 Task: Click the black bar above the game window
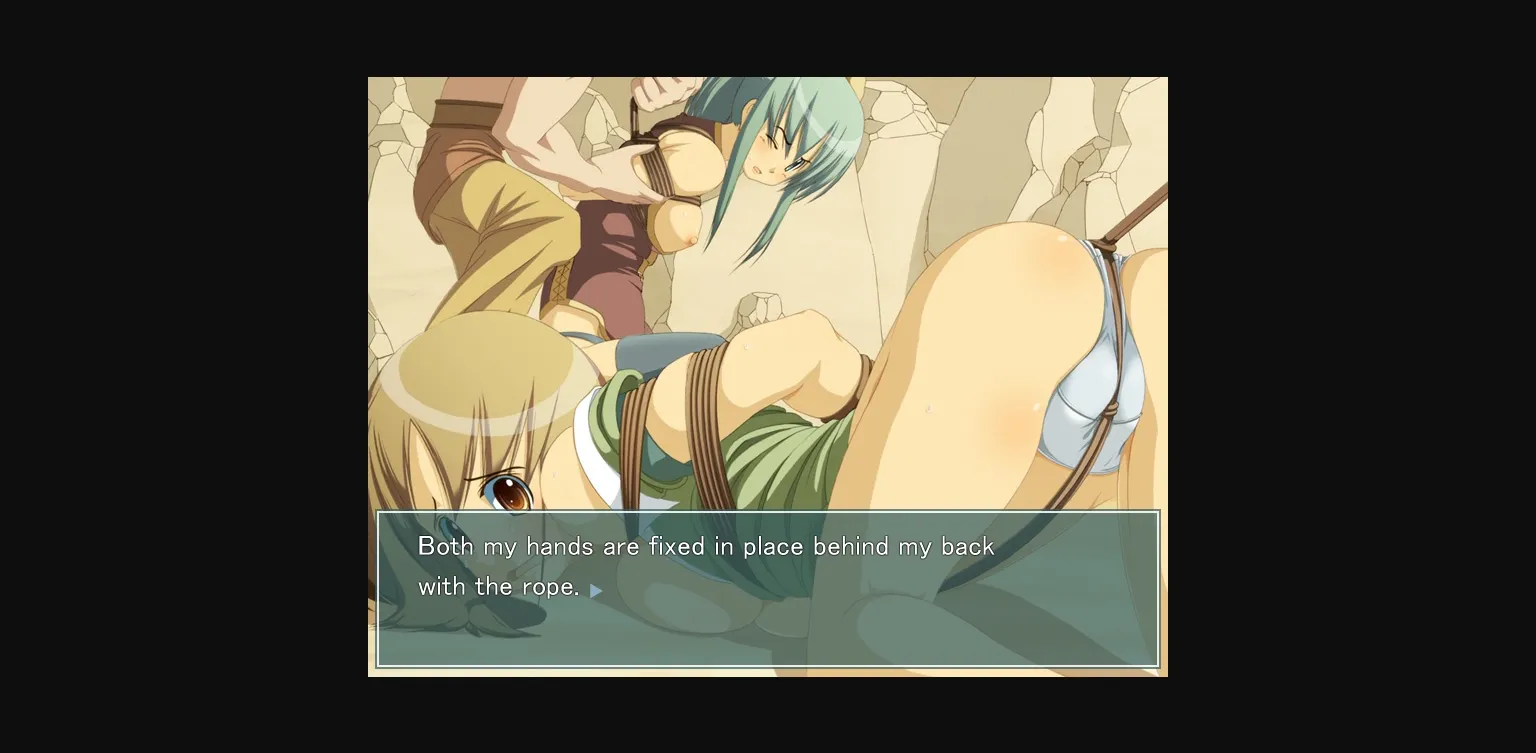click(768, 38)
